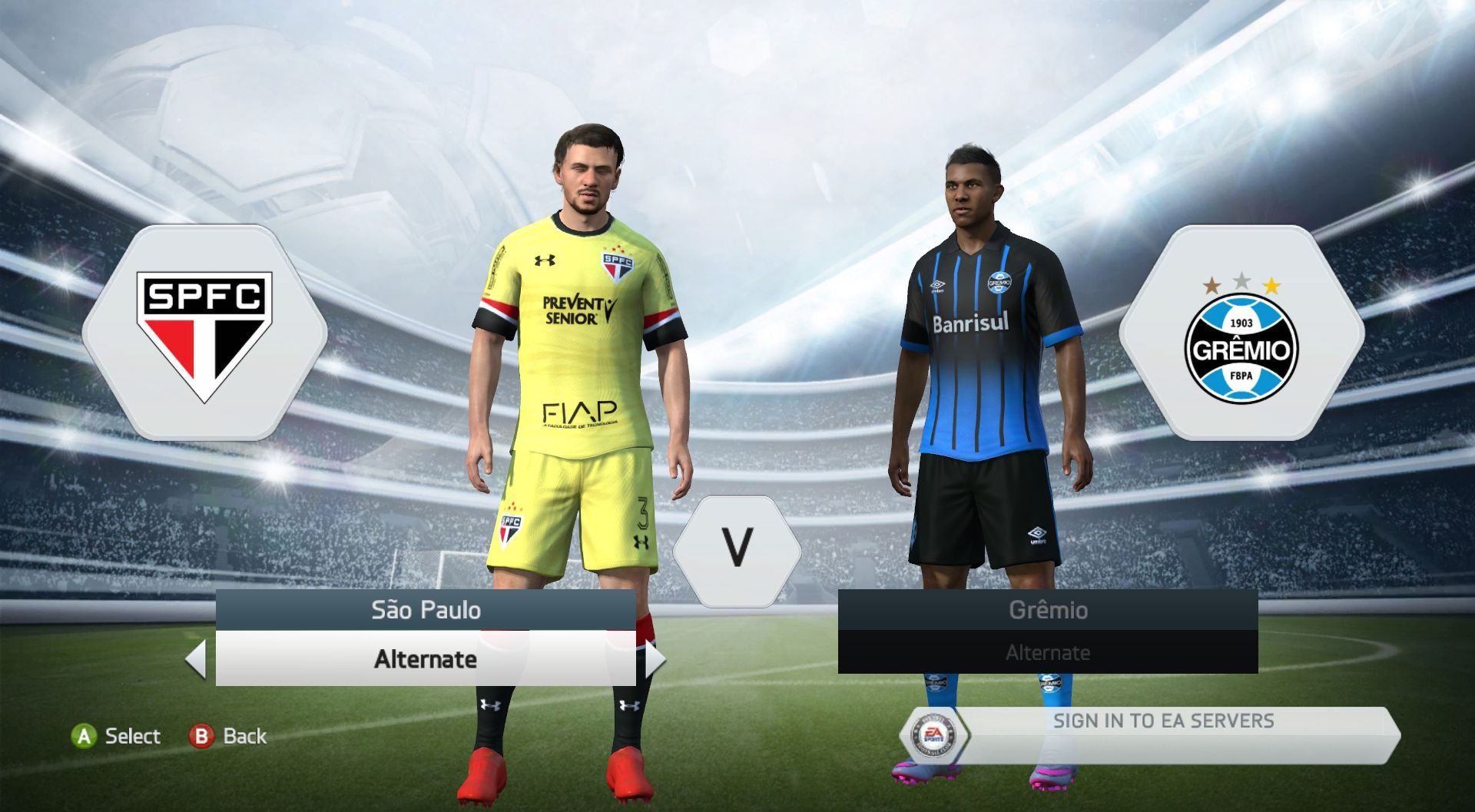Click the São Paulo team name header
The width and height of the screenshot is (1475, 812).
425,610
